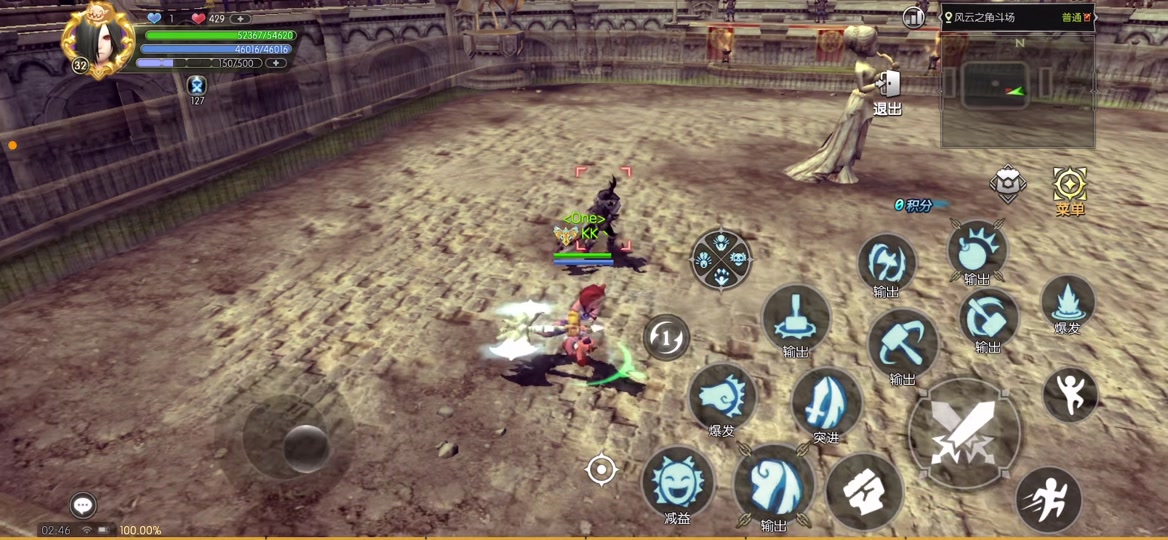Open the backpack bag icon
Viewport: 1168px width, 540px height.
point(1008,184)
